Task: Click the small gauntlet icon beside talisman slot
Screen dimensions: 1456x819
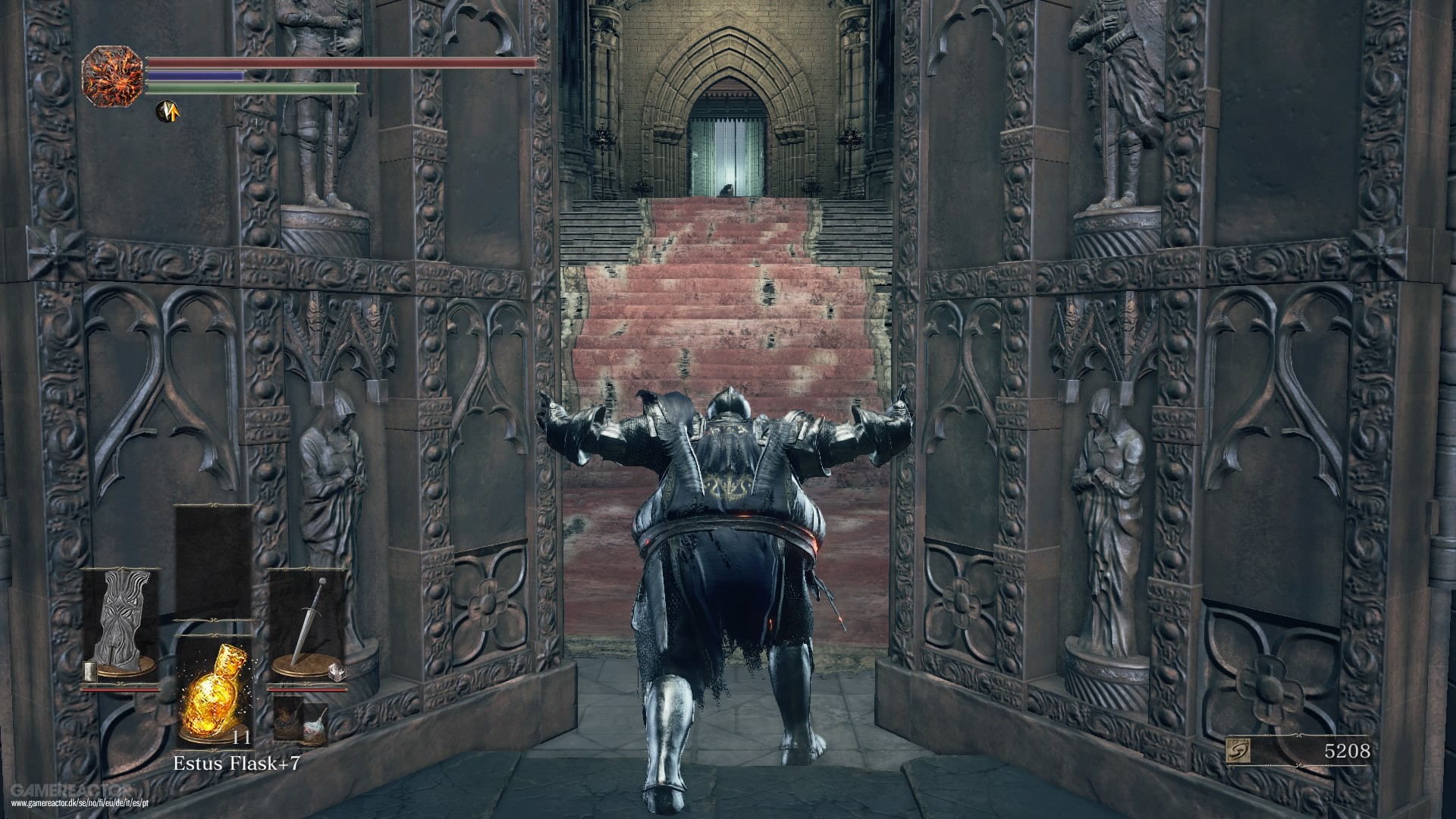Action: coord(89,670)
